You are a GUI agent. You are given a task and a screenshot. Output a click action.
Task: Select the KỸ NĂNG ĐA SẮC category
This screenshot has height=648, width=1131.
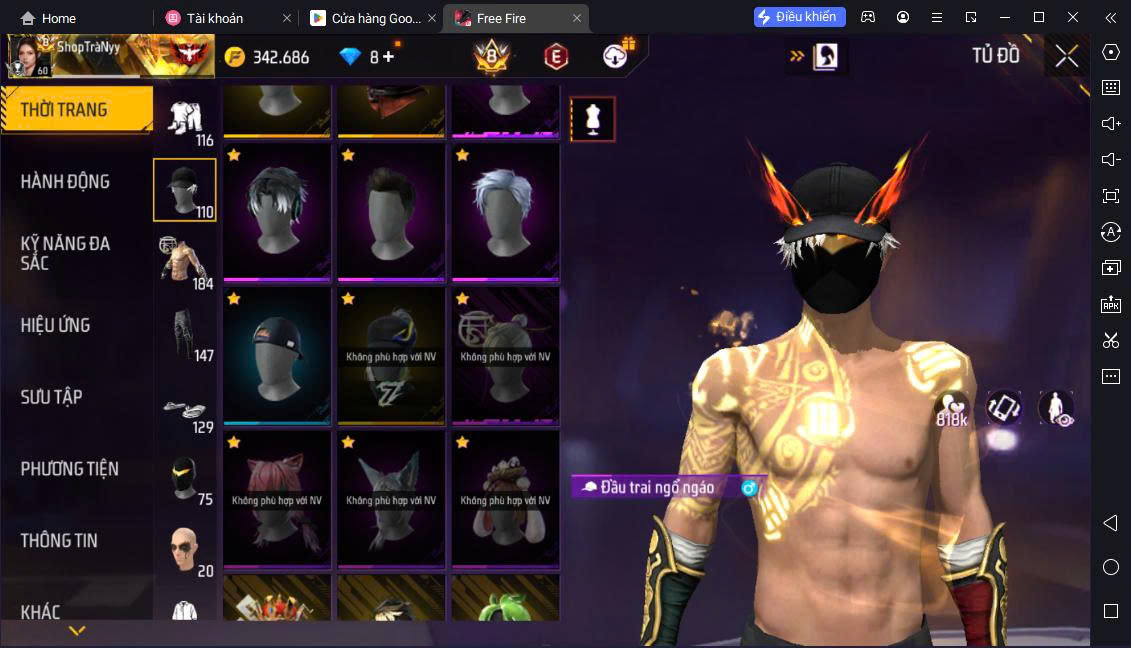[65, 253]
